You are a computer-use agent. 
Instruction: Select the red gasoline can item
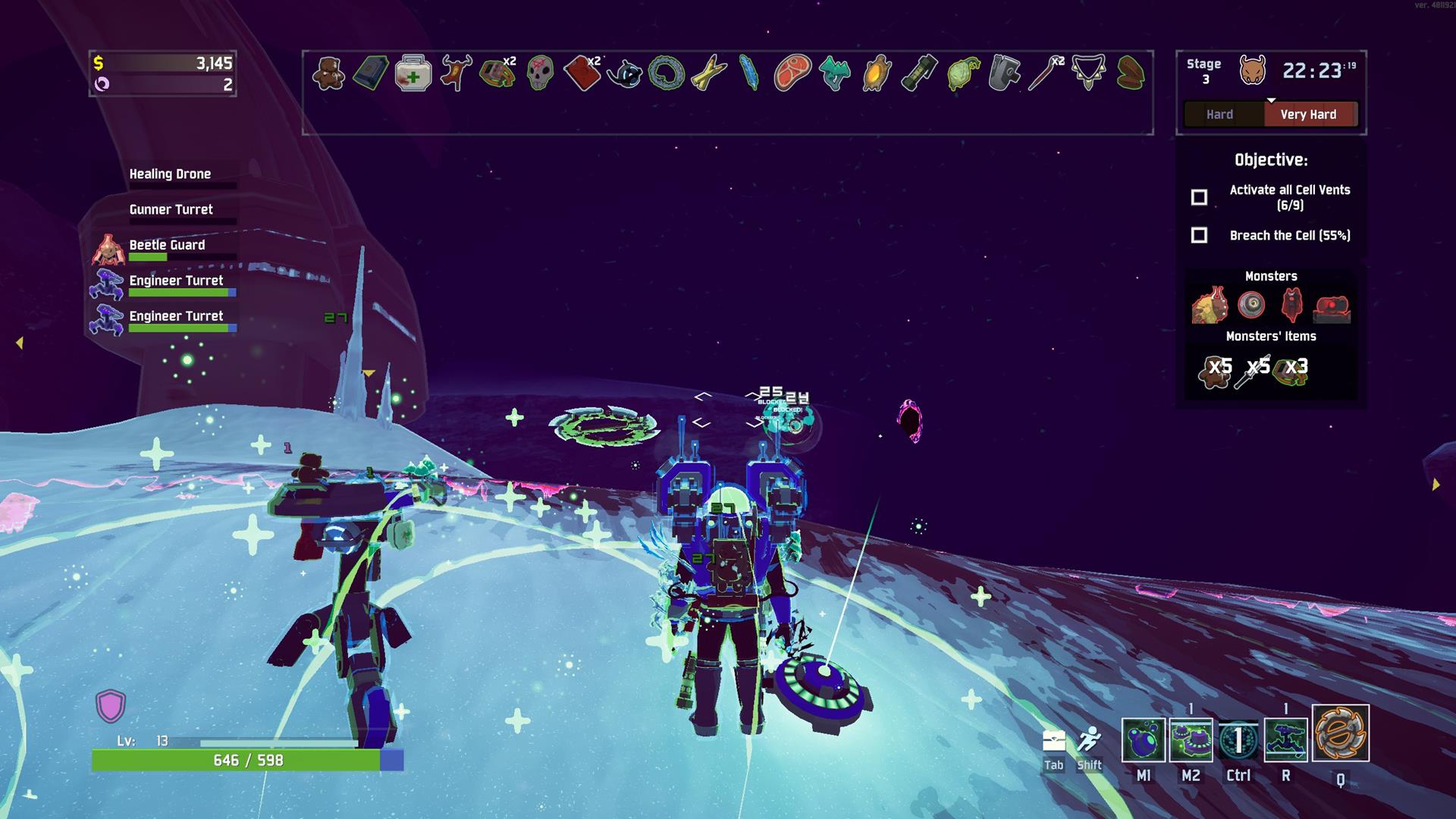pos(582,74)
